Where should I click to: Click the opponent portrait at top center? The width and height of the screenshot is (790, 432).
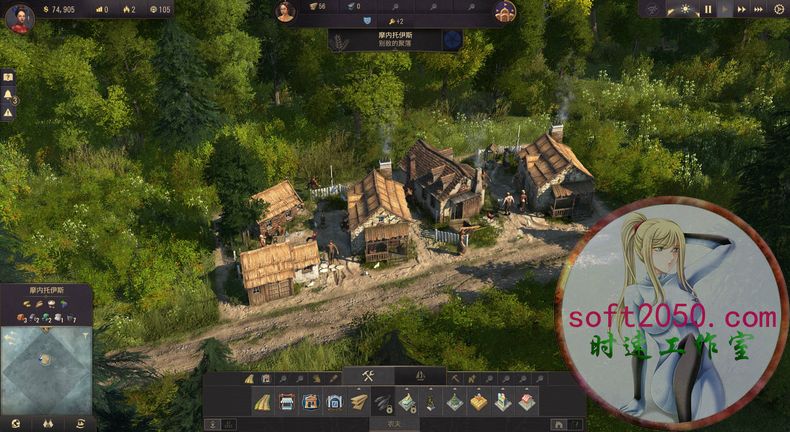(x=286, y=11)
